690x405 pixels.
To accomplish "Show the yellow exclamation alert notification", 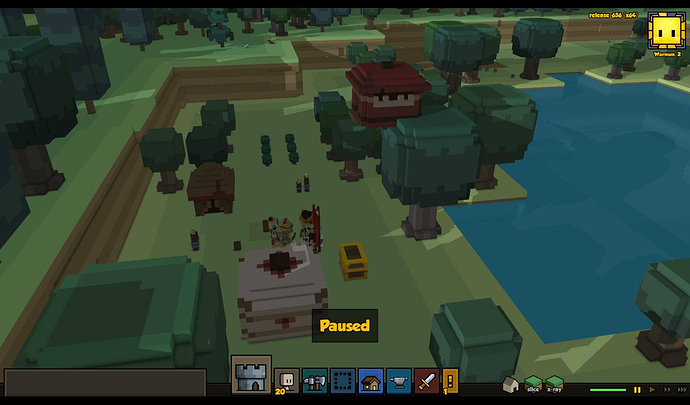I will point(450,380).
